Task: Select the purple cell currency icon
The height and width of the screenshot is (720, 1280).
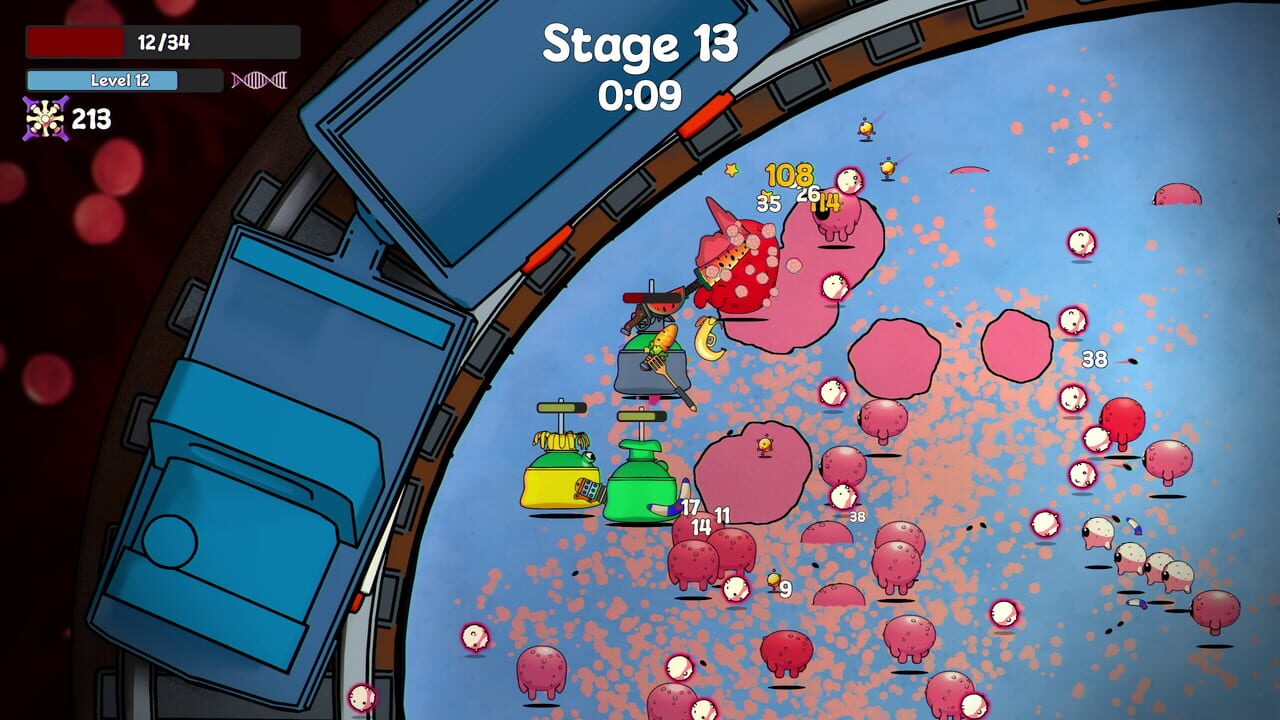Action: (x=45, y=119)
